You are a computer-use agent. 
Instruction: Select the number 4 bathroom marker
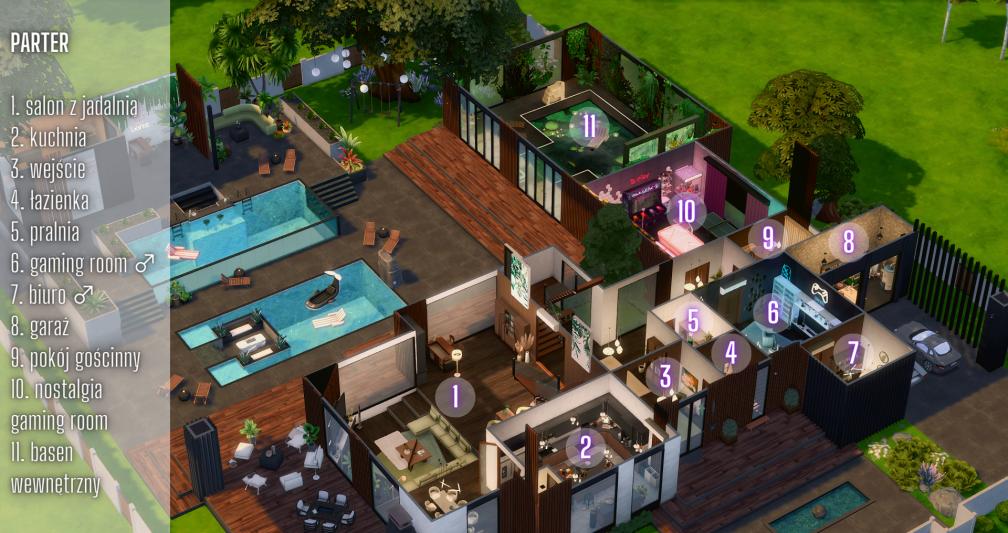731,352
